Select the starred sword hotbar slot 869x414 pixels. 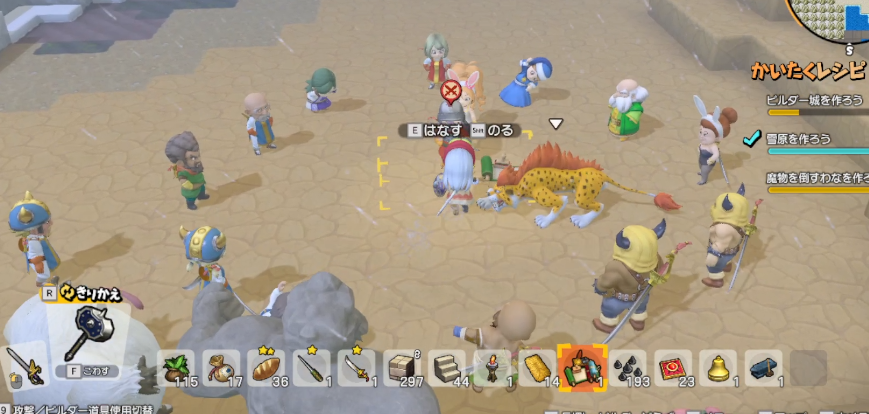(356, 369)
